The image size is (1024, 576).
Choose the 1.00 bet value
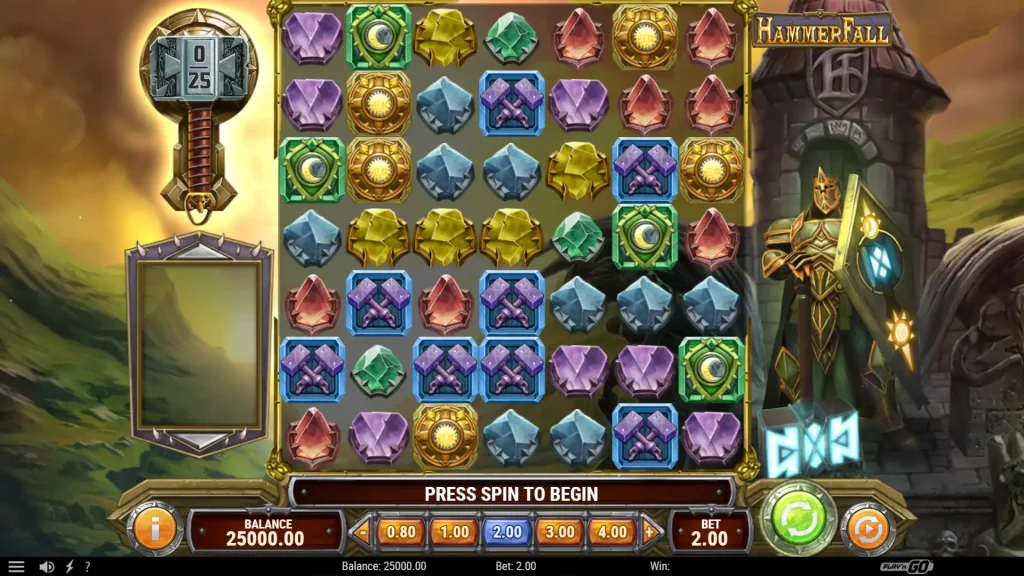[453, 532]
